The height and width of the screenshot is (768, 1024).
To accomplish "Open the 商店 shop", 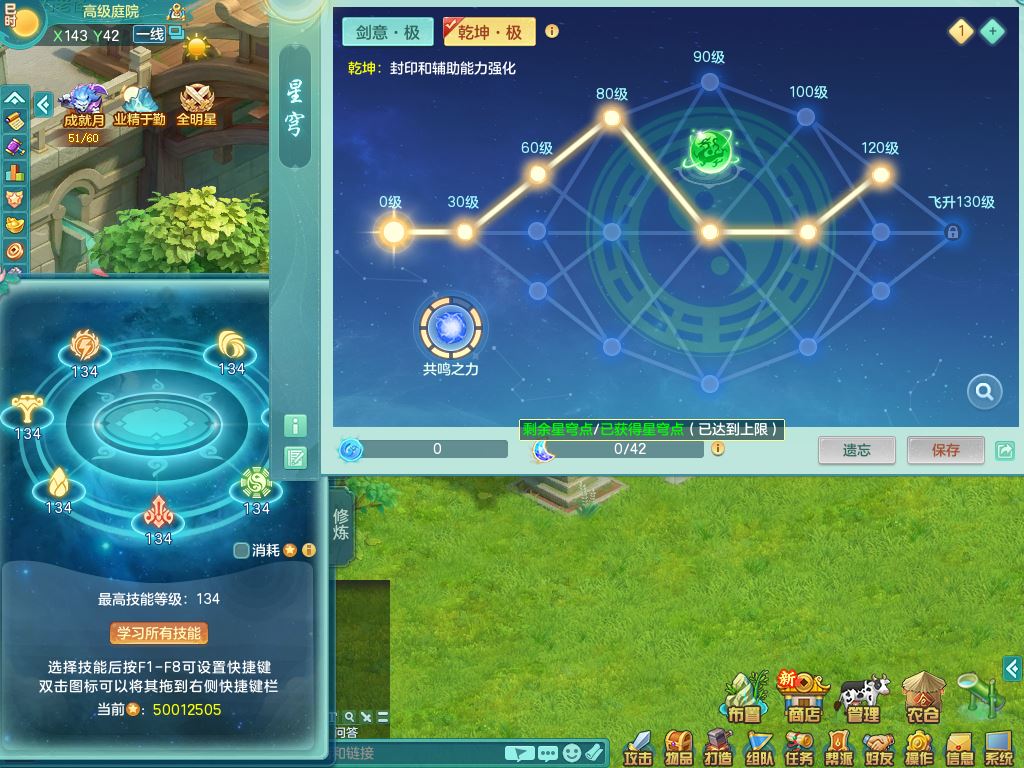I will tap(803, 699).
